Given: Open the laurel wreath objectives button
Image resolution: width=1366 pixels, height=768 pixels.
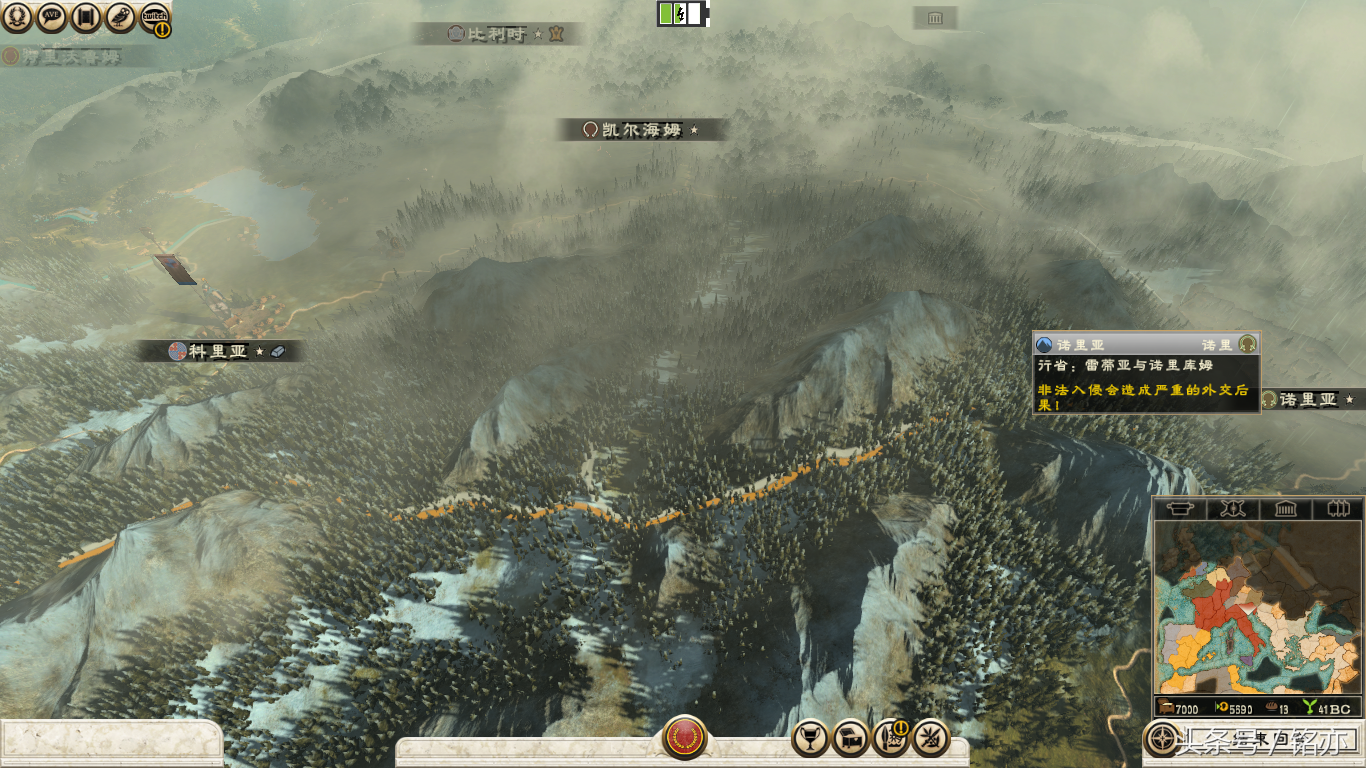Looking at the screenshot, I should (17, 16).
